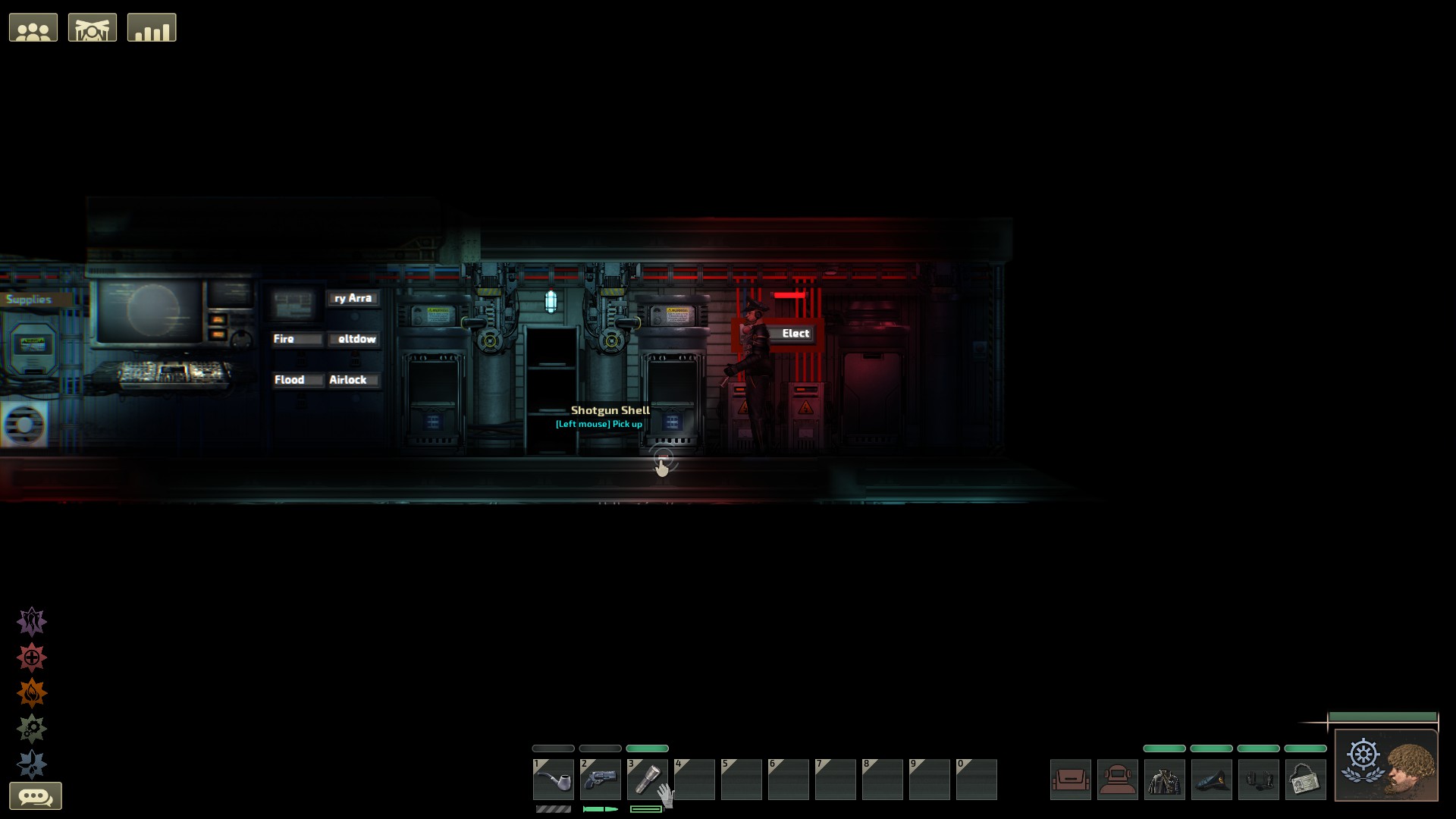The height and width of the screenshot is (819, 1456).
Task: Select the repair order gears icon
Action: 32,726
